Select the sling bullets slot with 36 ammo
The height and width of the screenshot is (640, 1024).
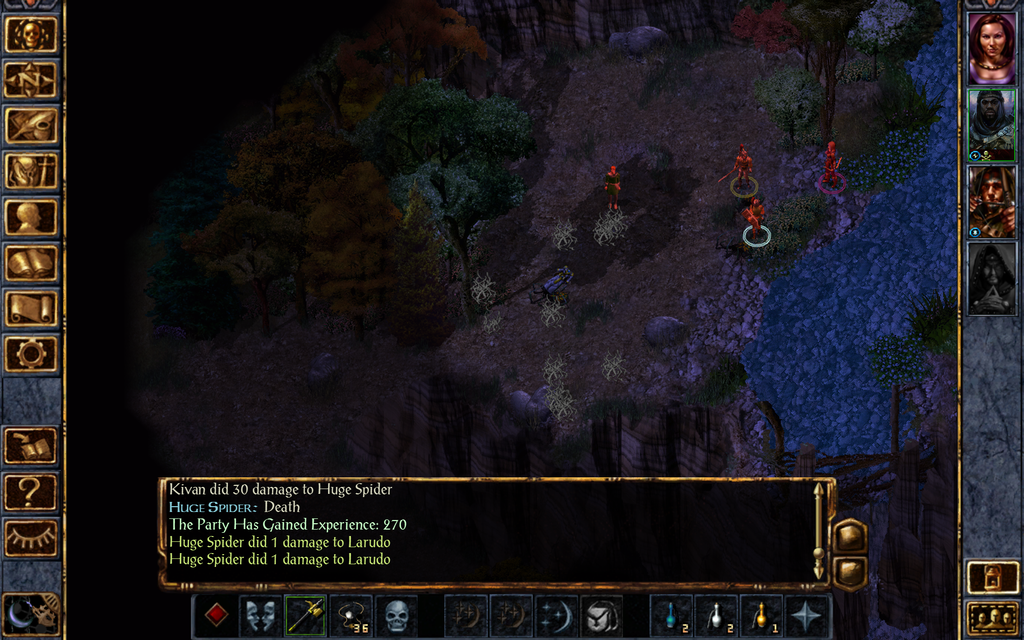pyautogui.click(x=350, y=614)
